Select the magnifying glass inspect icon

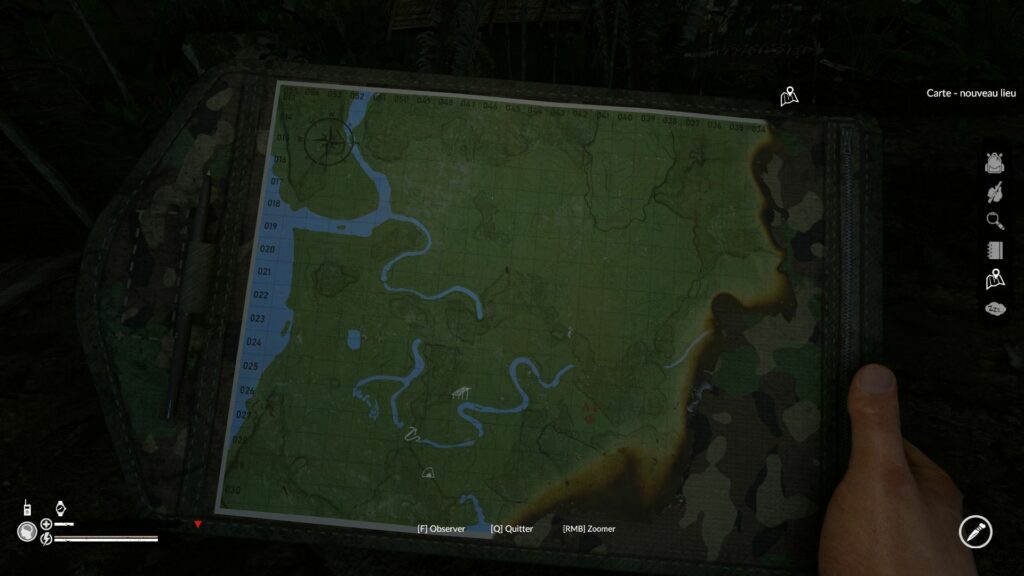coord(994,221)
